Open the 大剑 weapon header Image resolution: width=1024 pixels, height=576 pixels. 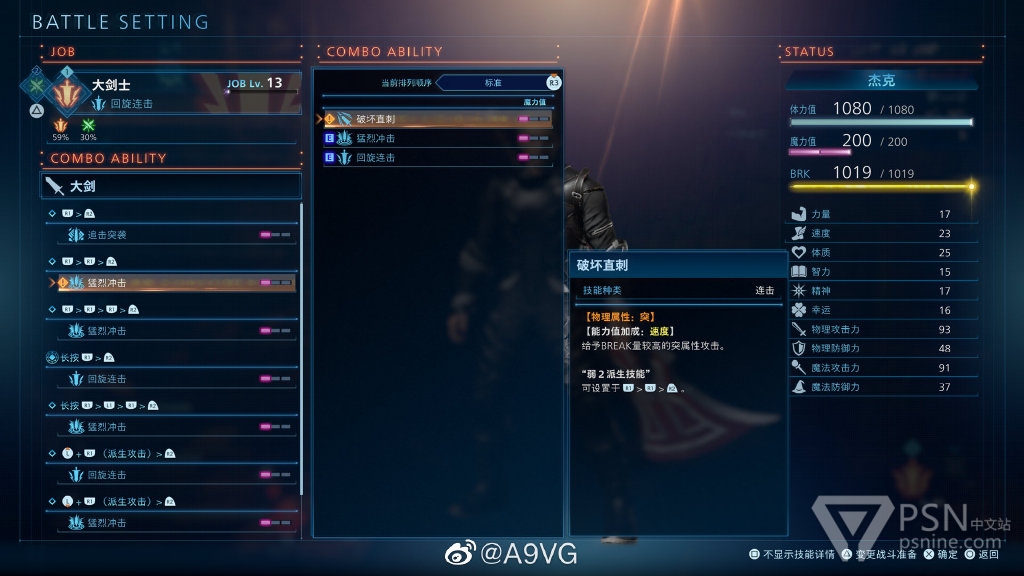coord(171,186)
